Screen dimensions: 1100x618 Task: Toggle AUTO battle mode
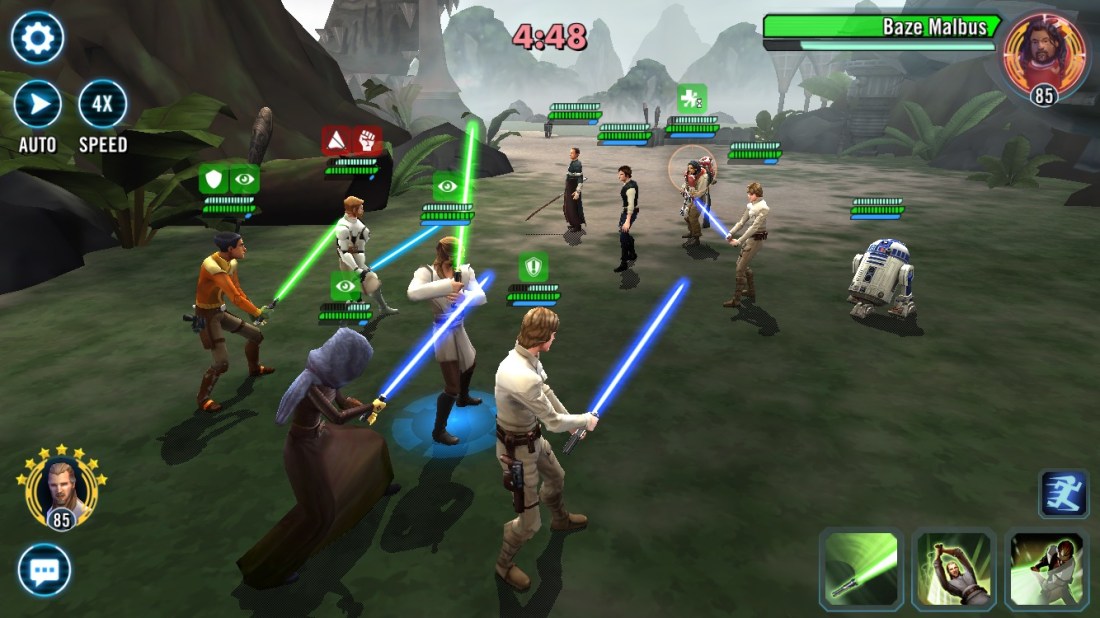[x=38, y=104]
